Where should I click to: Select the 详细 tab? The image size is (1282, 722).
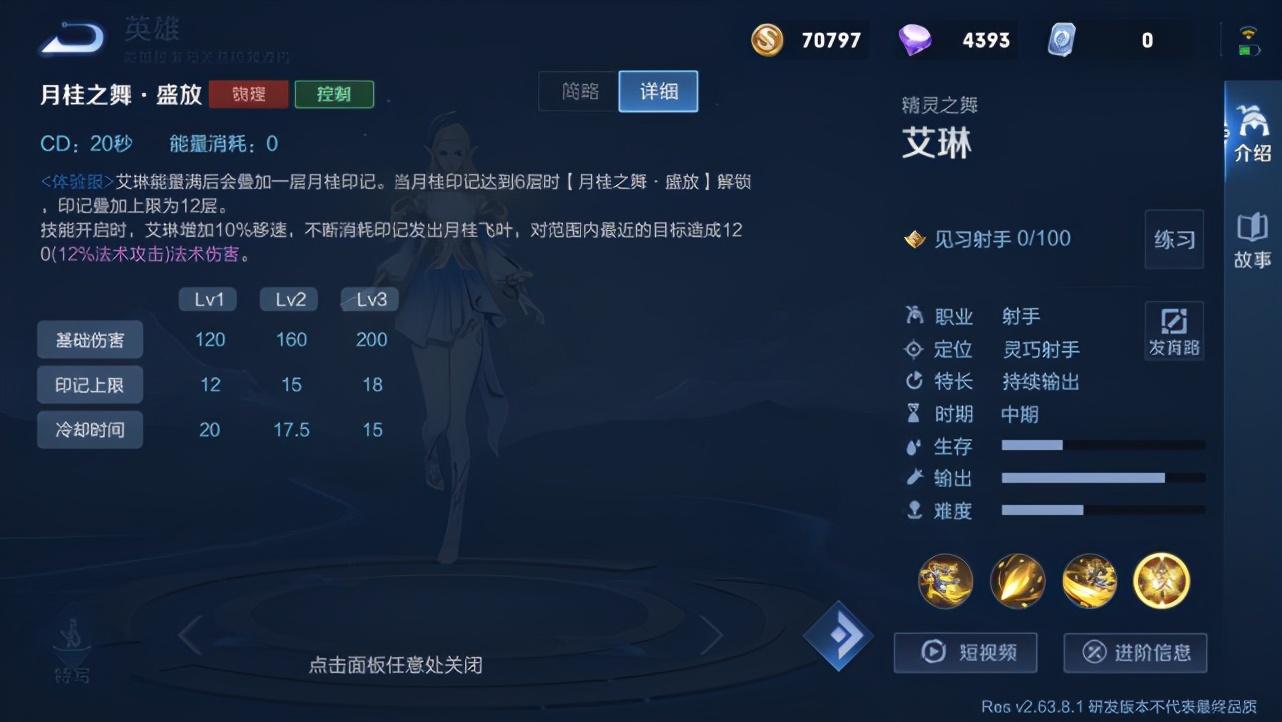657,91
